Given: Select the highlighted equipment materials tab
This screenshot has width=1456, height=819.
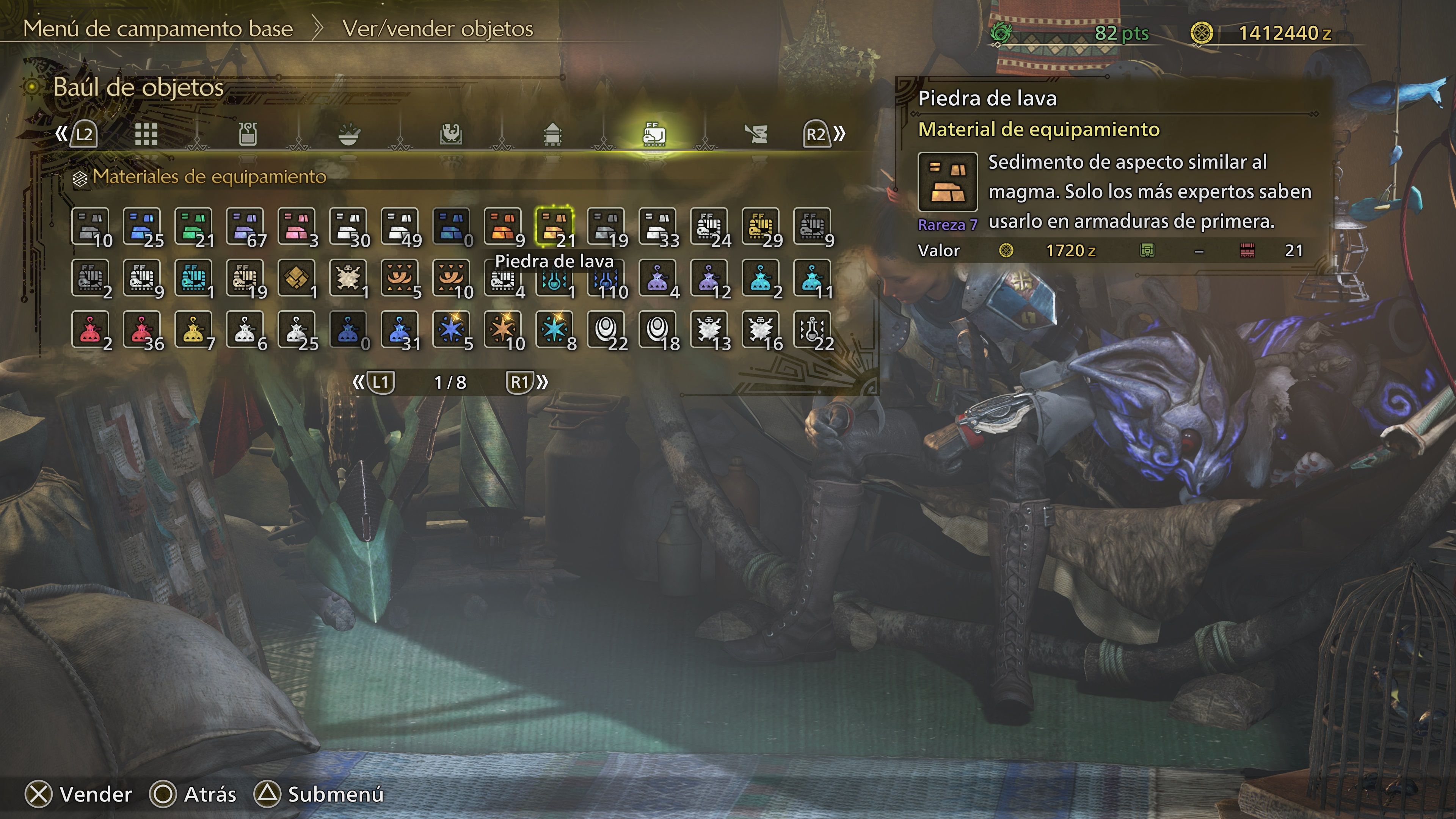Looking at the screenshot, I should (654, 135).
